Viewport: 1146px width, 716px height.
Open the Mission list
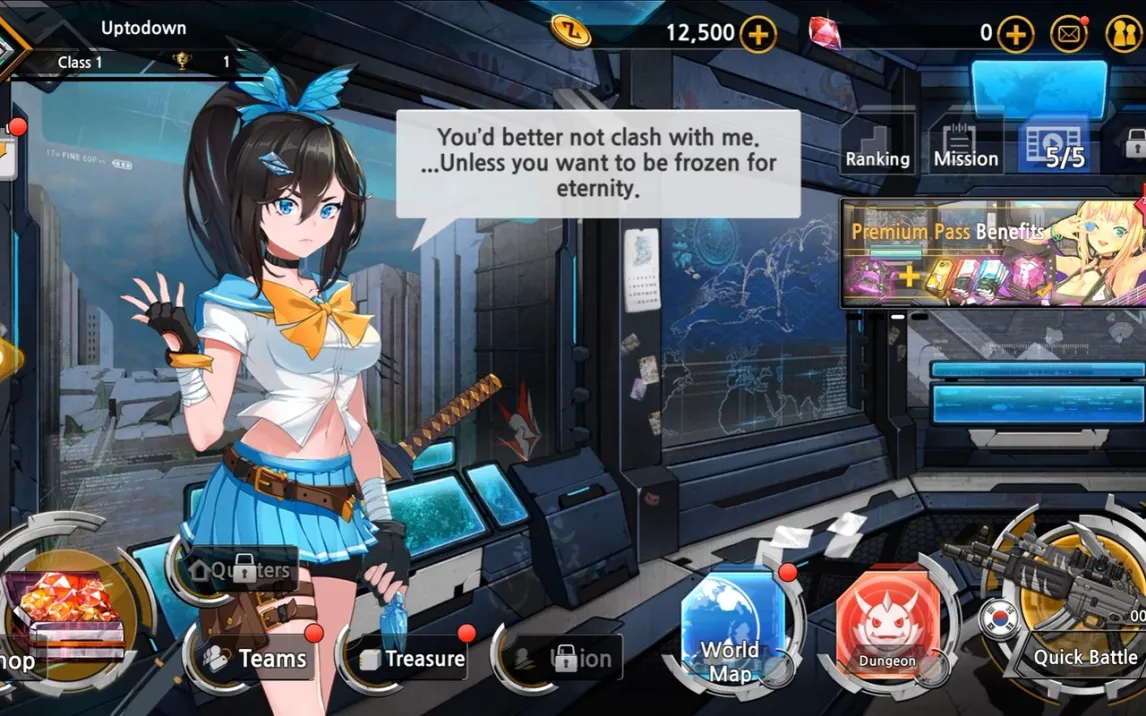[965, 146]
